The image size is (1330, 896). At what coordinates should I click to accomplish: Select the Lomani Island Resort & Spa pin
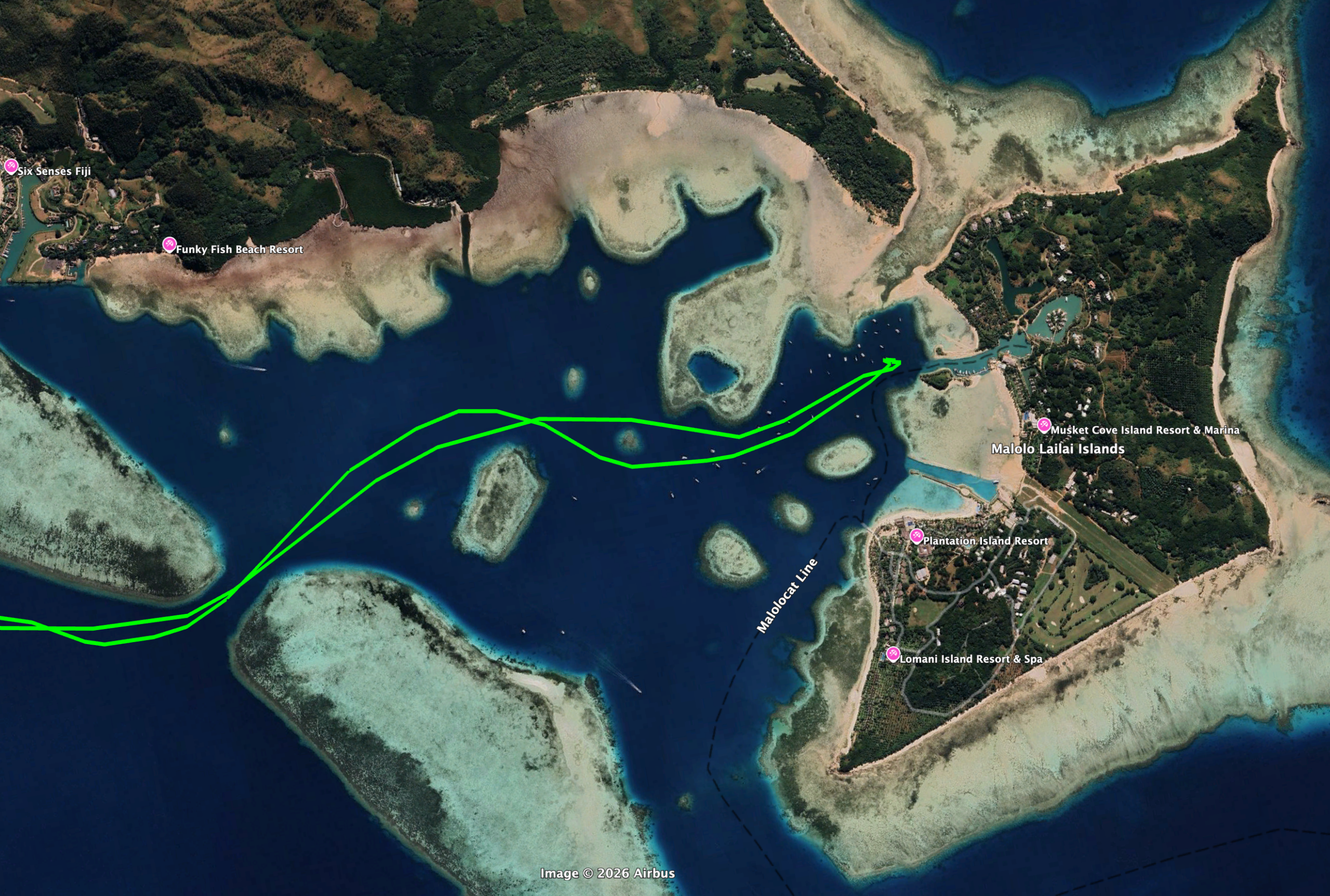coord(893,654)
